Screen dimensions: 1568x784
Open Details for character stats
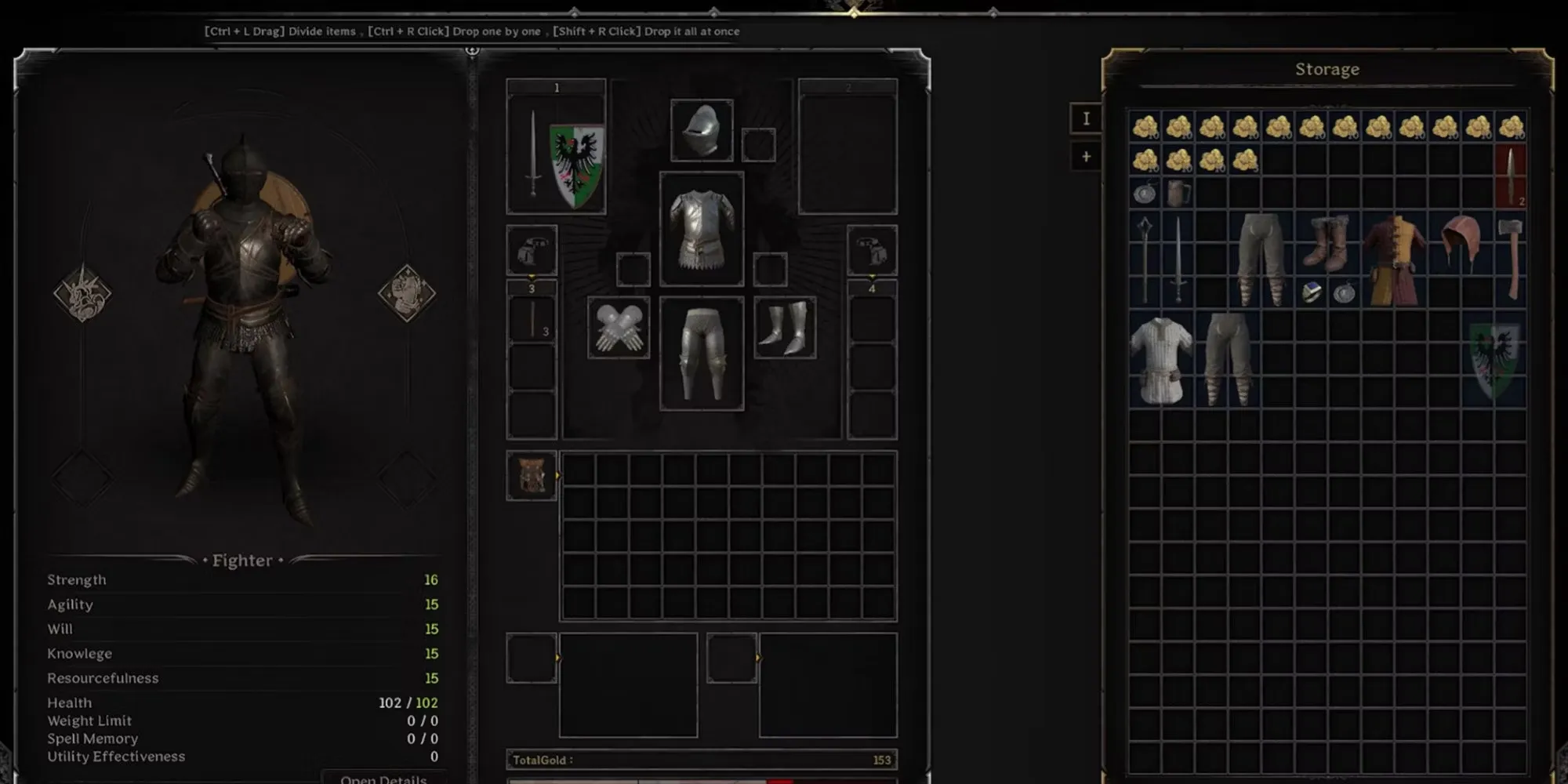[383, 779]
